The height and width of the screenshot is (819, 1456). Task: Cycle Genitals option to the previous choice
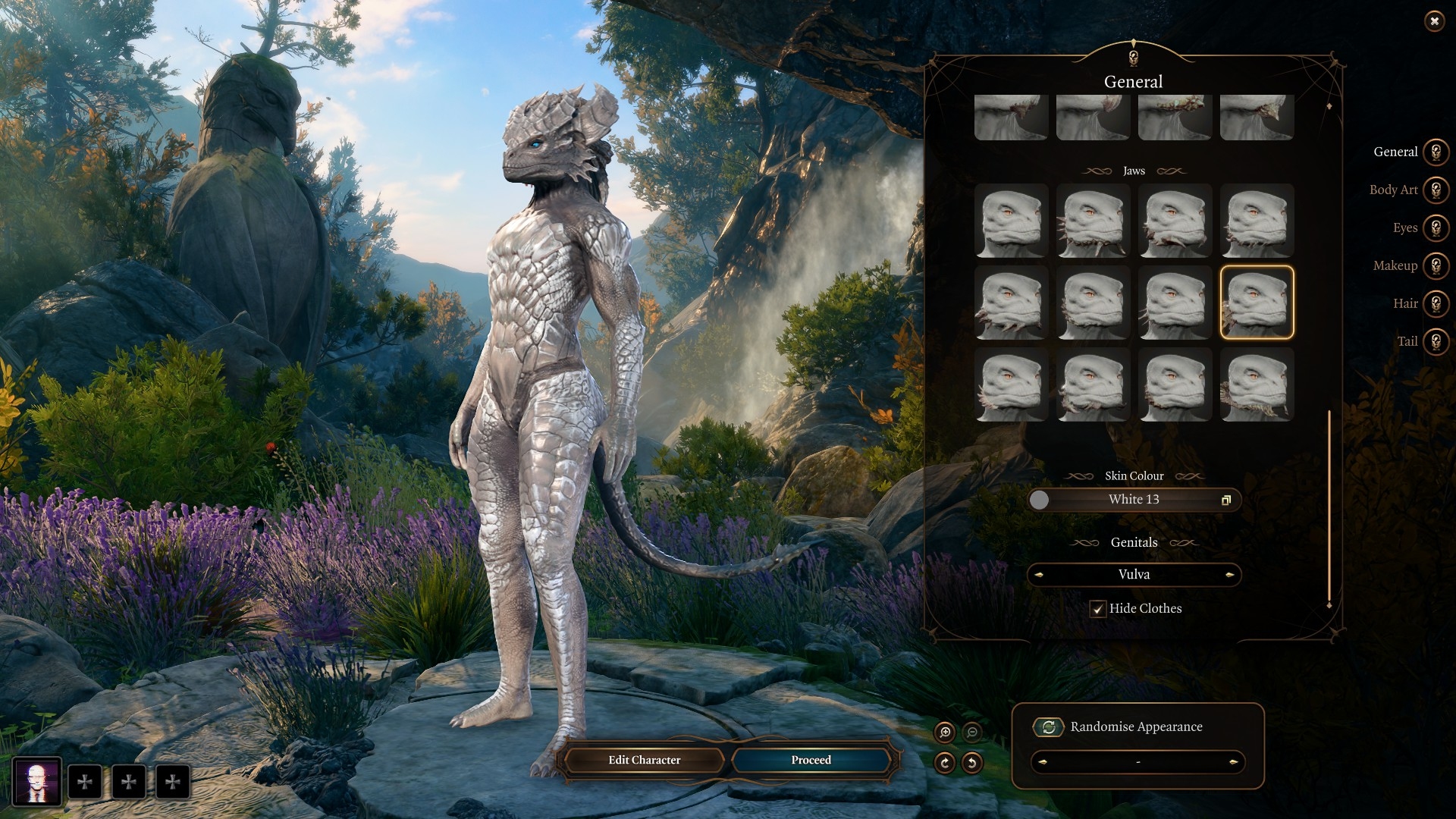tap(1039, 575)
